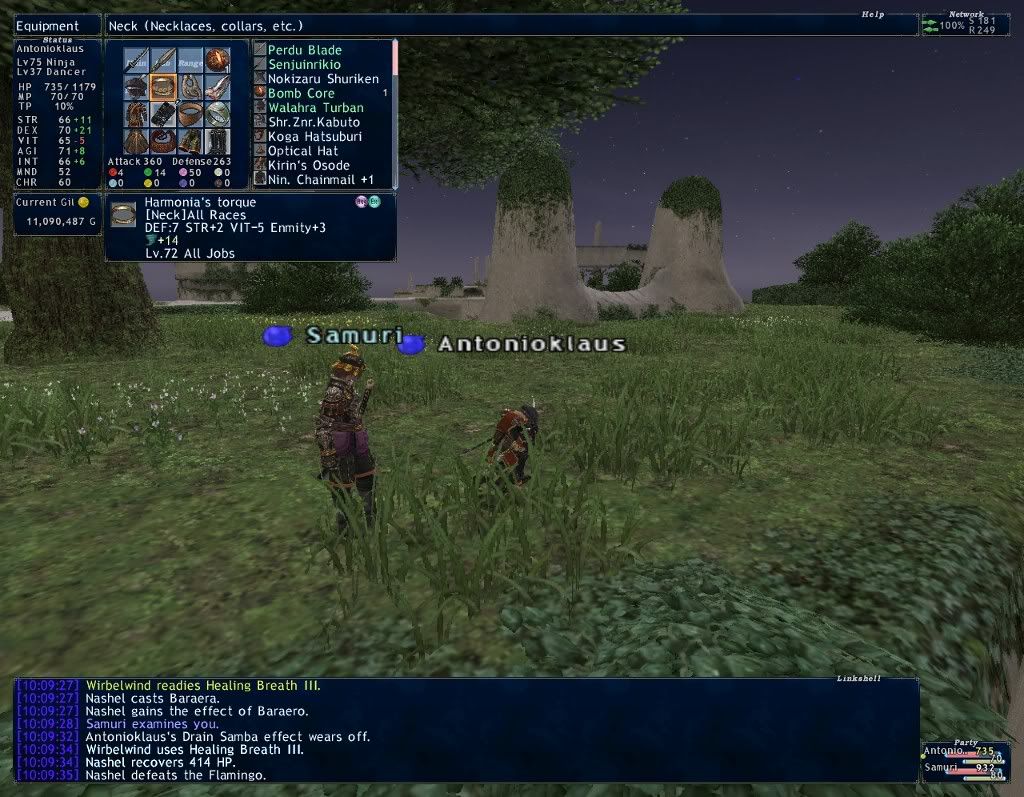This screenshot has width=1024, height=797.
Task: Select the boots equipment slot
Action: (x=217, y=141)
